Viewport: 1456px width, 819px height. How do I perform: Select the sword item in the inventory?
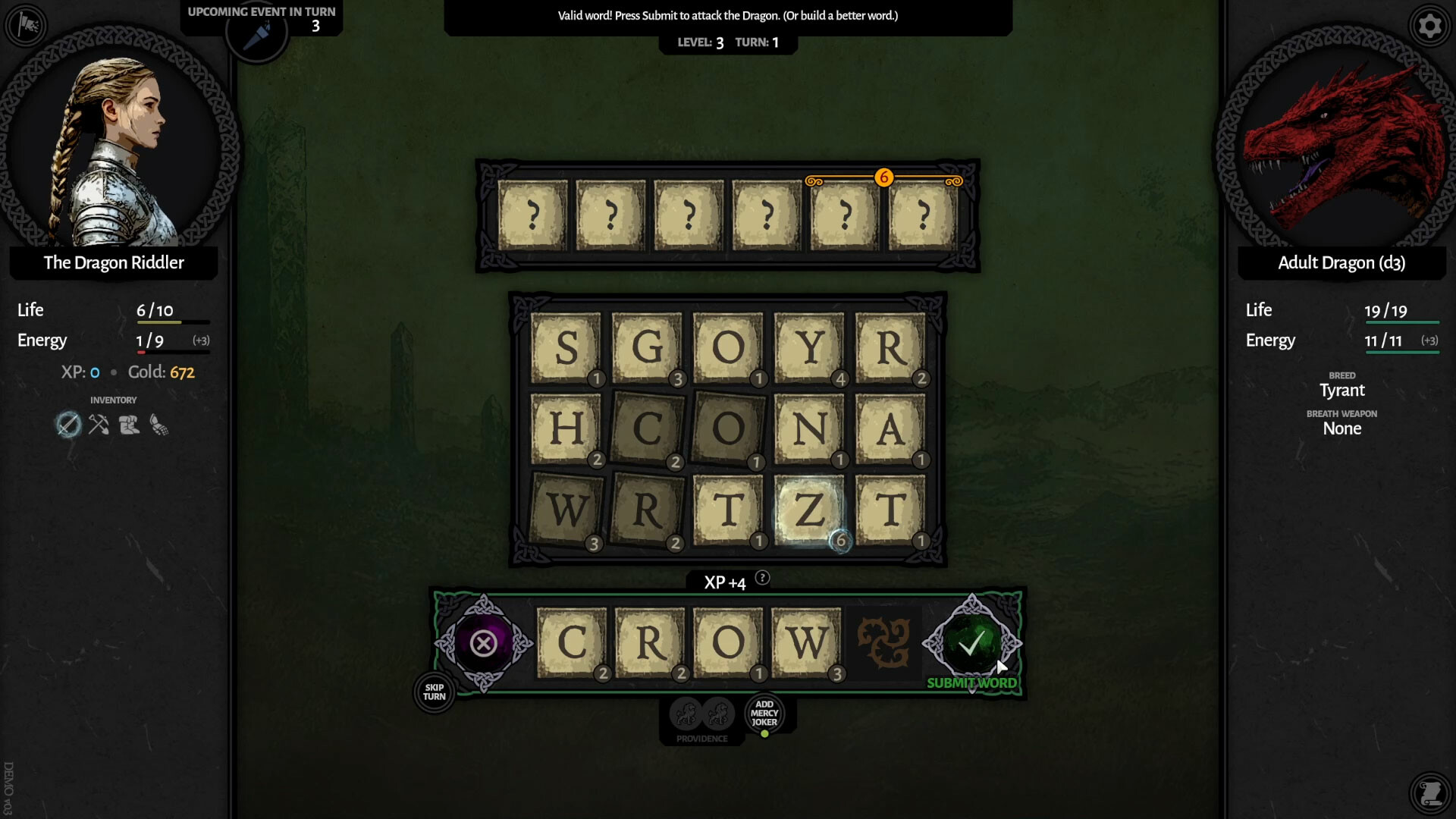coord(68,425)
